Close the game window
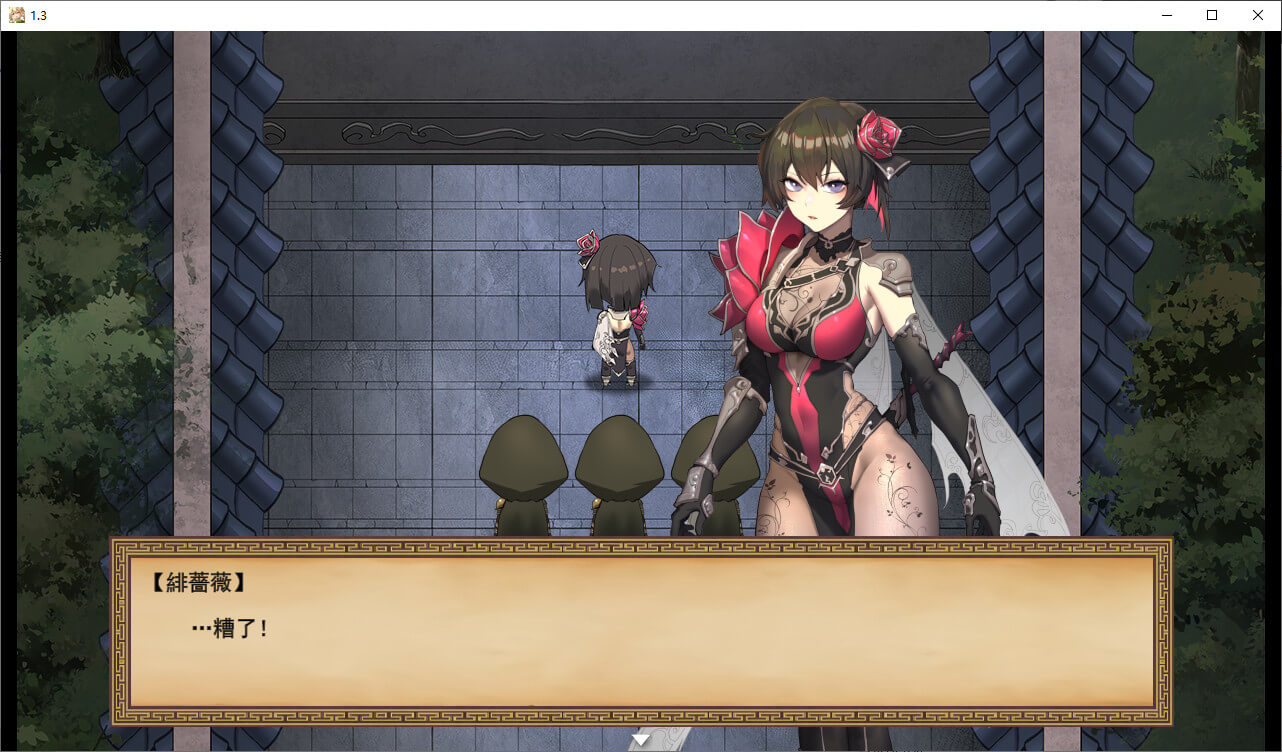The width and height of the screenshot is (1282, 752). click(x=1258, y=15)
